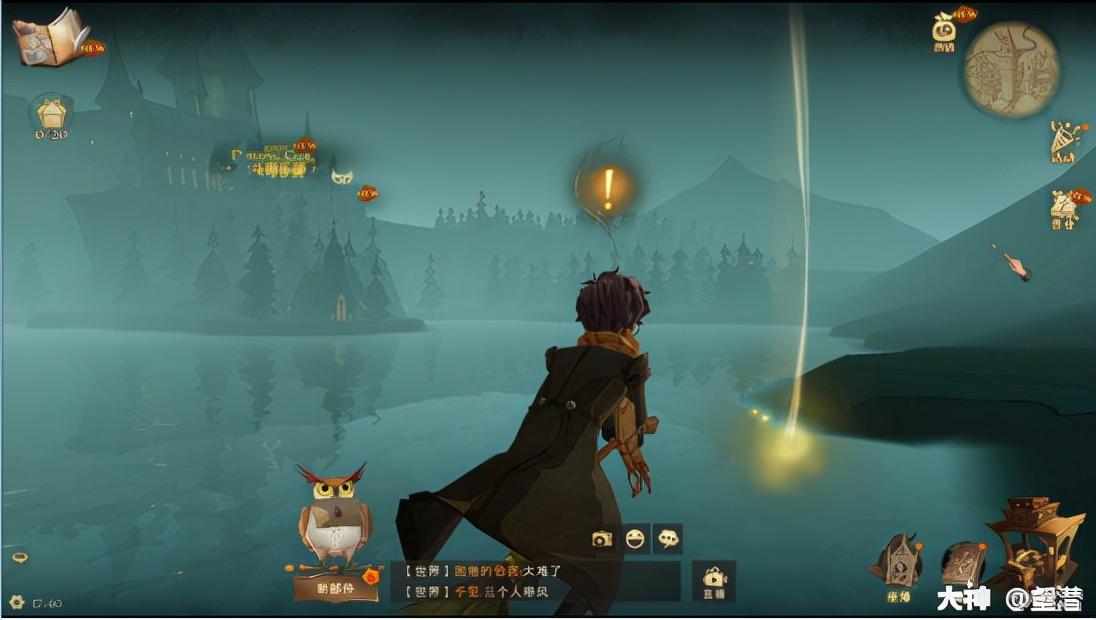The image size is (1096, 620).
Task: Open the speech bubble chat button
Action: click(668, 539)
